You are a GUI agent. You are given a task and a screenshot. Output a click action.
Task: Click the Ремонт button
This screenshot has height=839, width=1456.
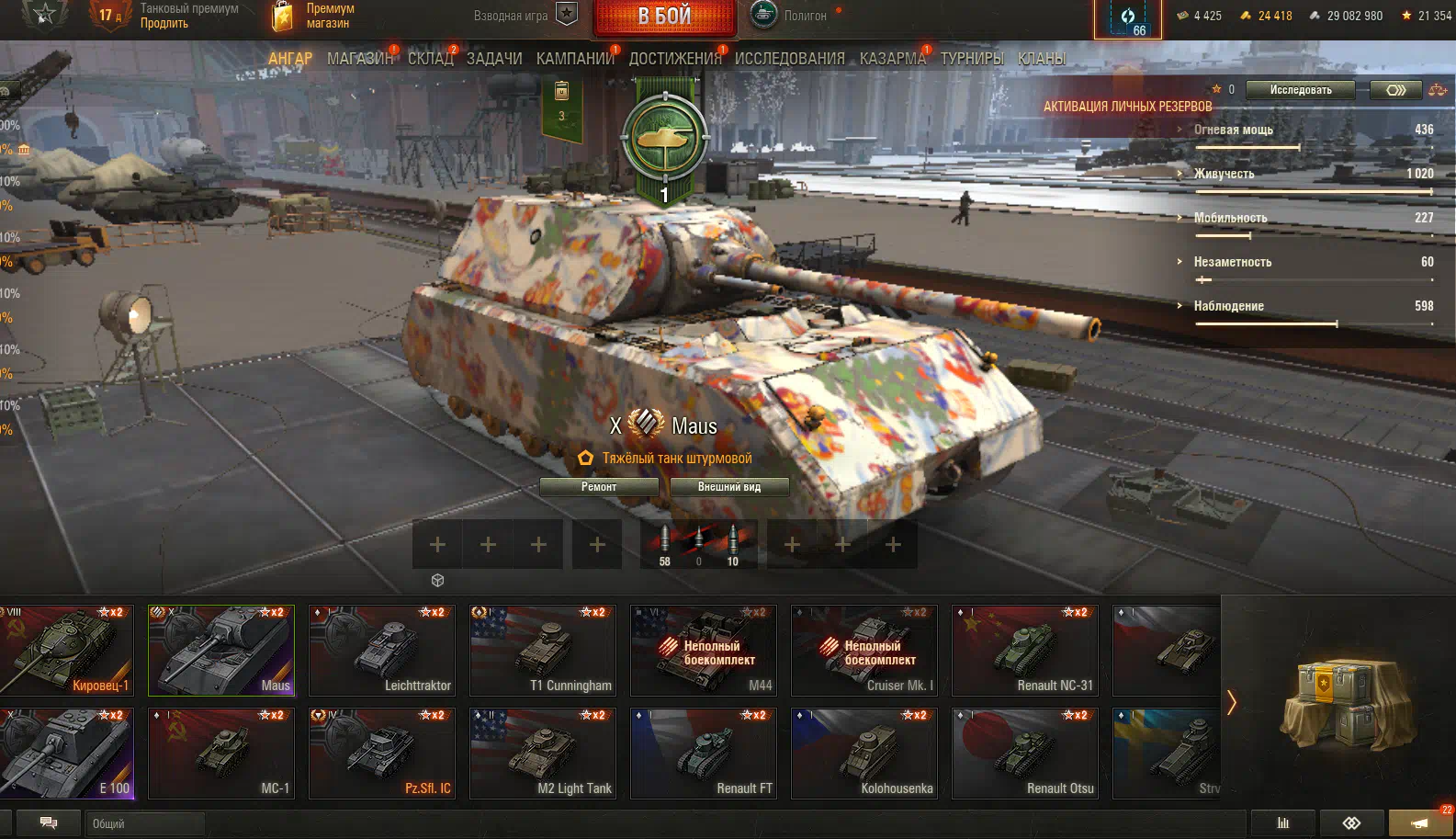coord(599,487)
